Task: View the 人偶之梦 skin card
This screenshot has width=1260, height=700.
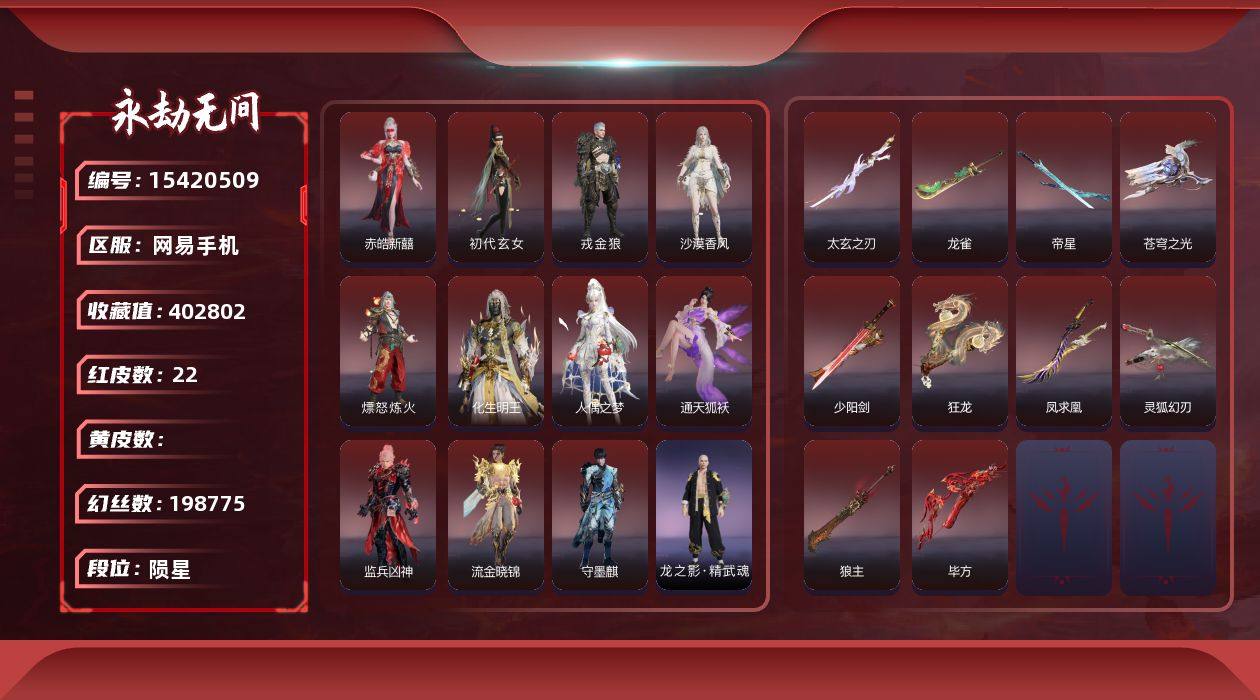Action: pyautogui.click(x=600, y=351)
